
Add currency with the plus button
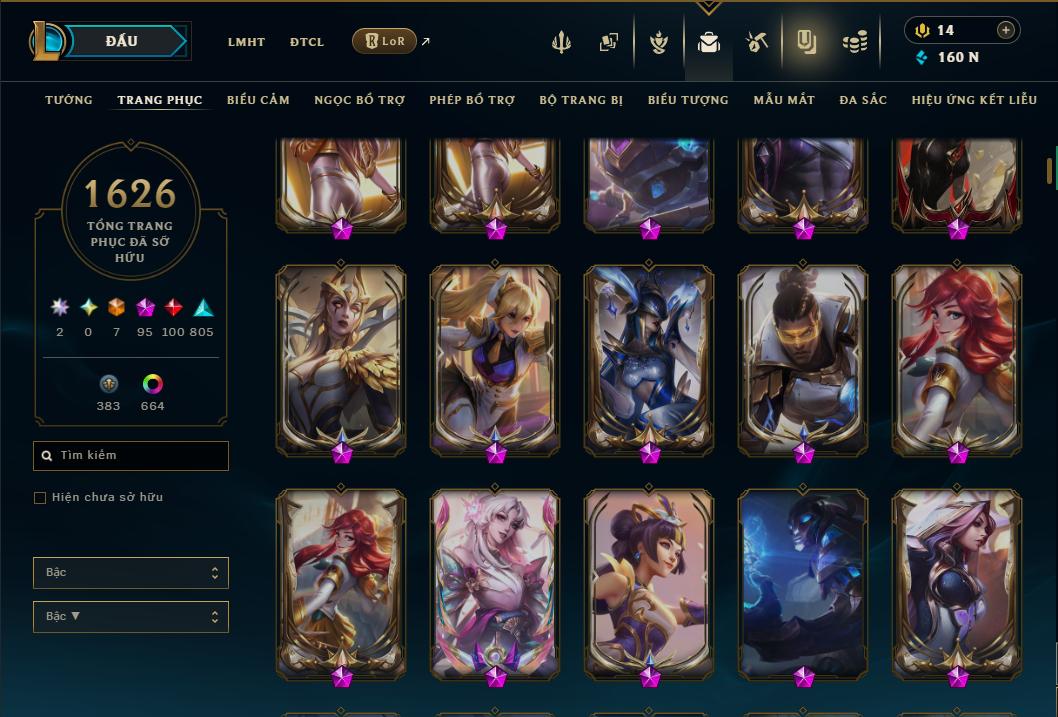(x=1005, y=31)
